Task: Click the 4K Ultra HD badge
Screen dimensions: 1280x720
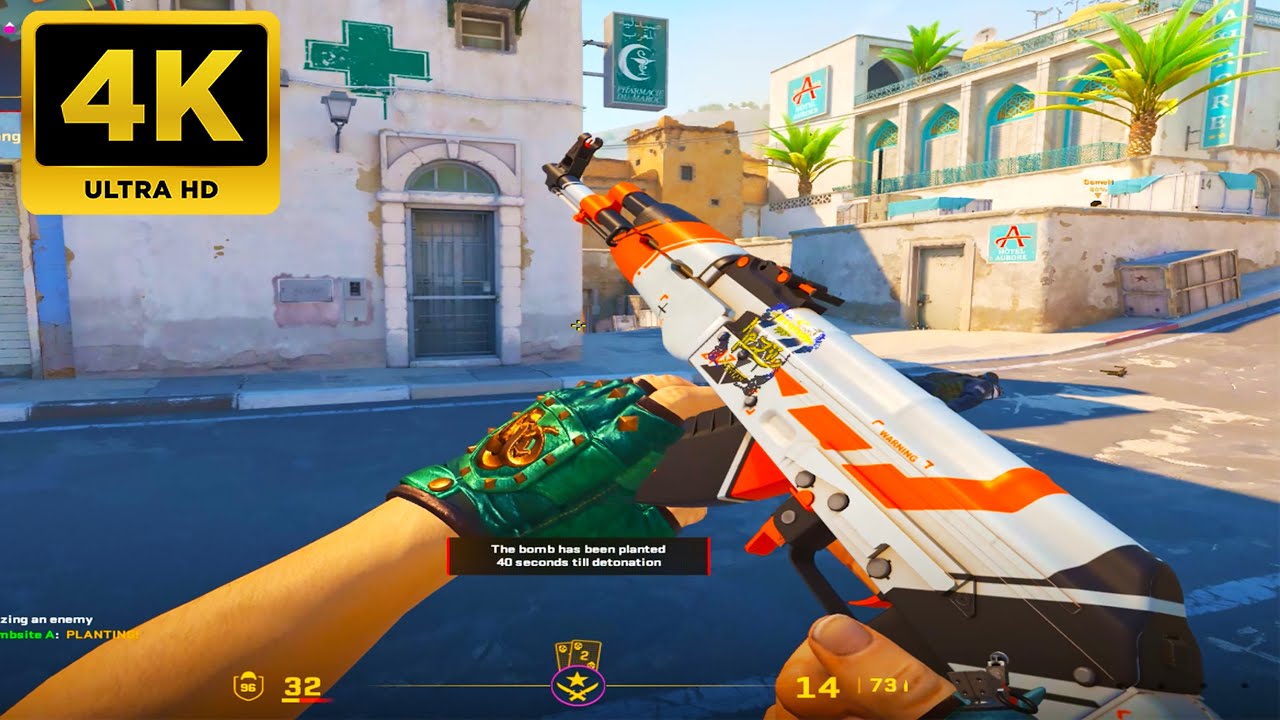Action: (151, 111)
